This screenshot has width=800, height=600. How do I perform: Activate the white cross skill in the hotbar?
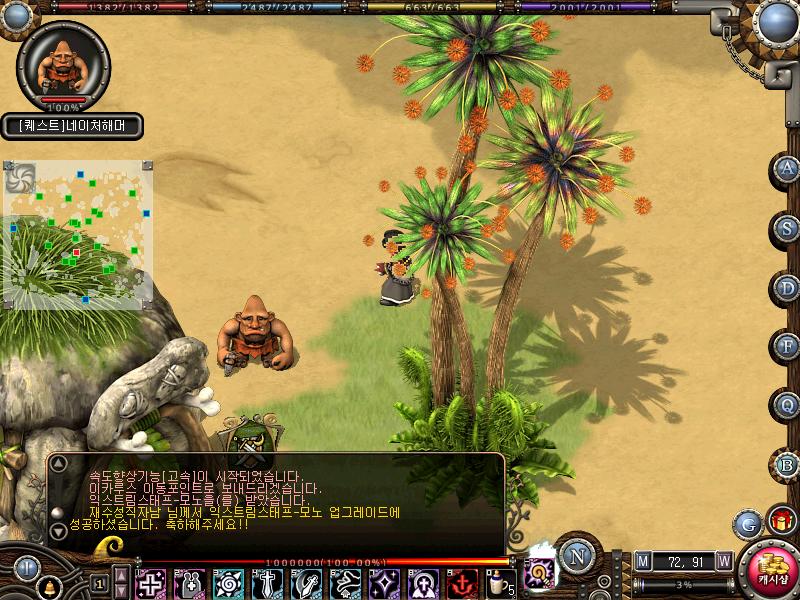click(151, 583)
